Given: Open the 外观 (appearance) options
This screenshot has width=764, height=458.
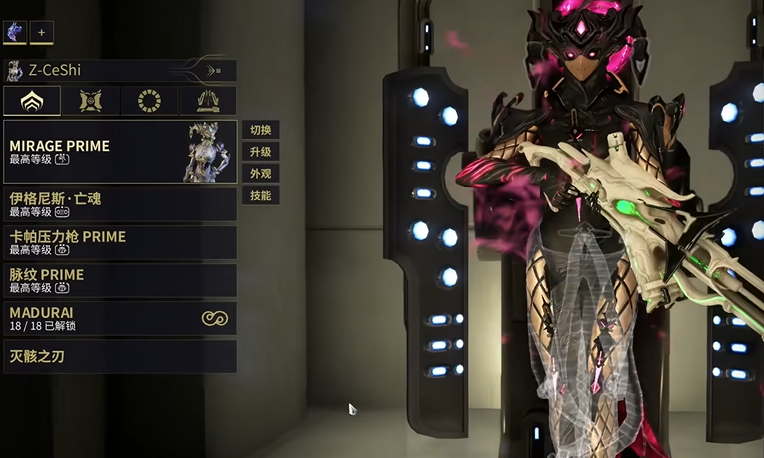Looking at the screenshot, I should click(260, 174).
